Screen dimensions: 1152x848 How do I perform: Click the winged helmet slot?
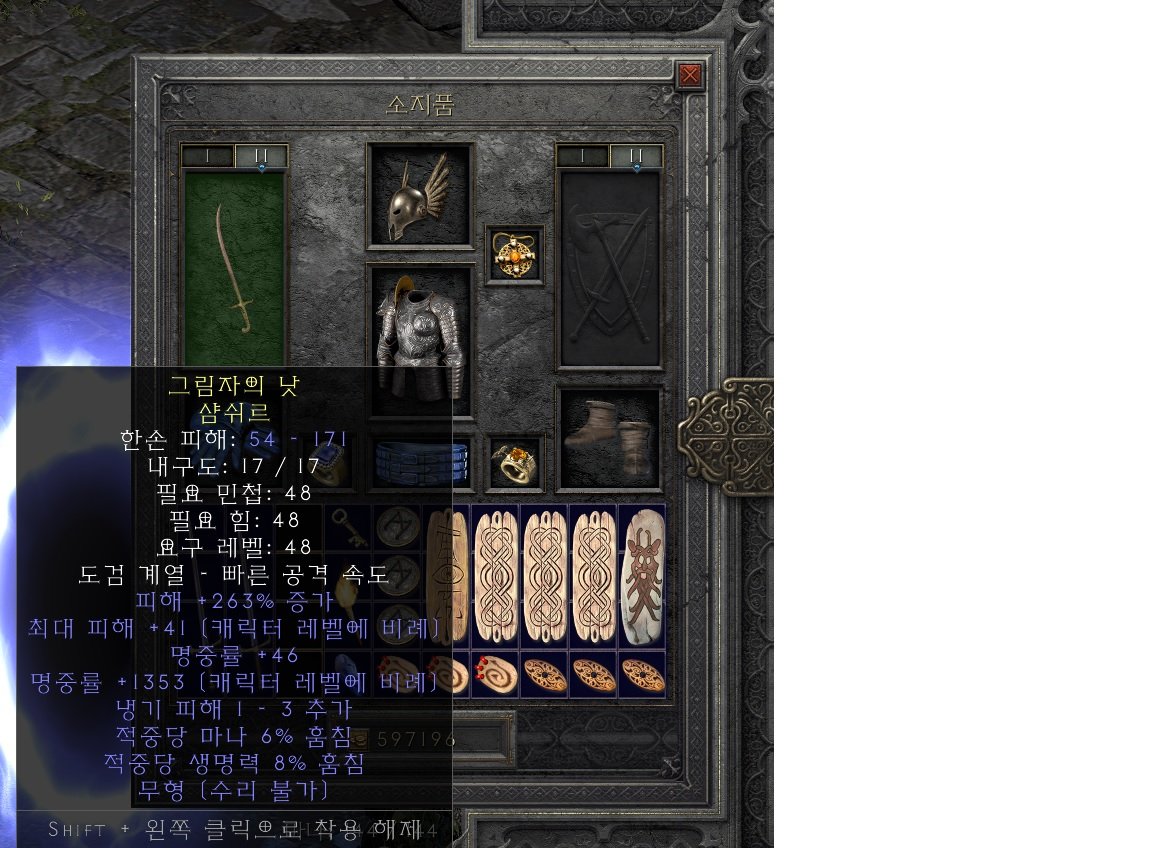coord(420,196)
